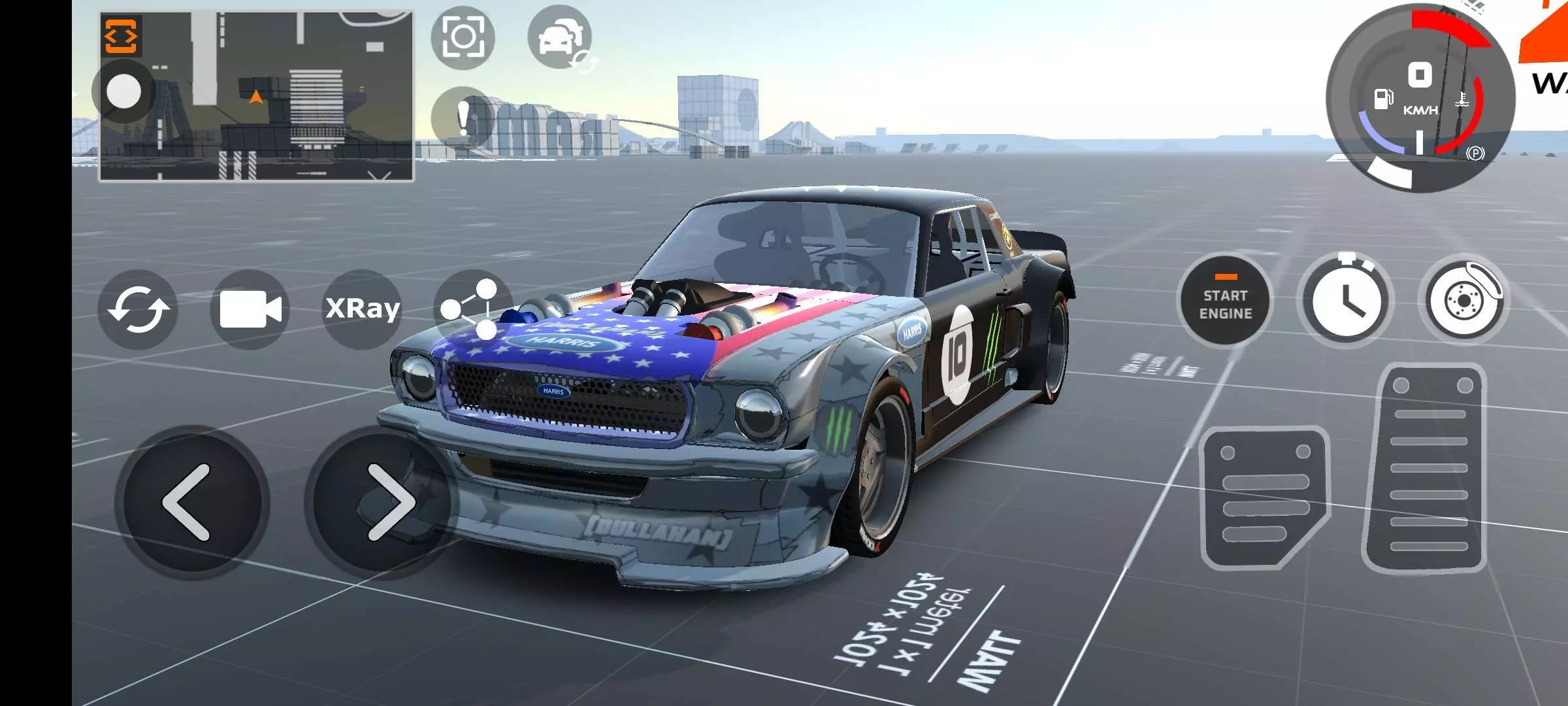Open the nodes connection button

pyautogui.click(x=472, y=309)
